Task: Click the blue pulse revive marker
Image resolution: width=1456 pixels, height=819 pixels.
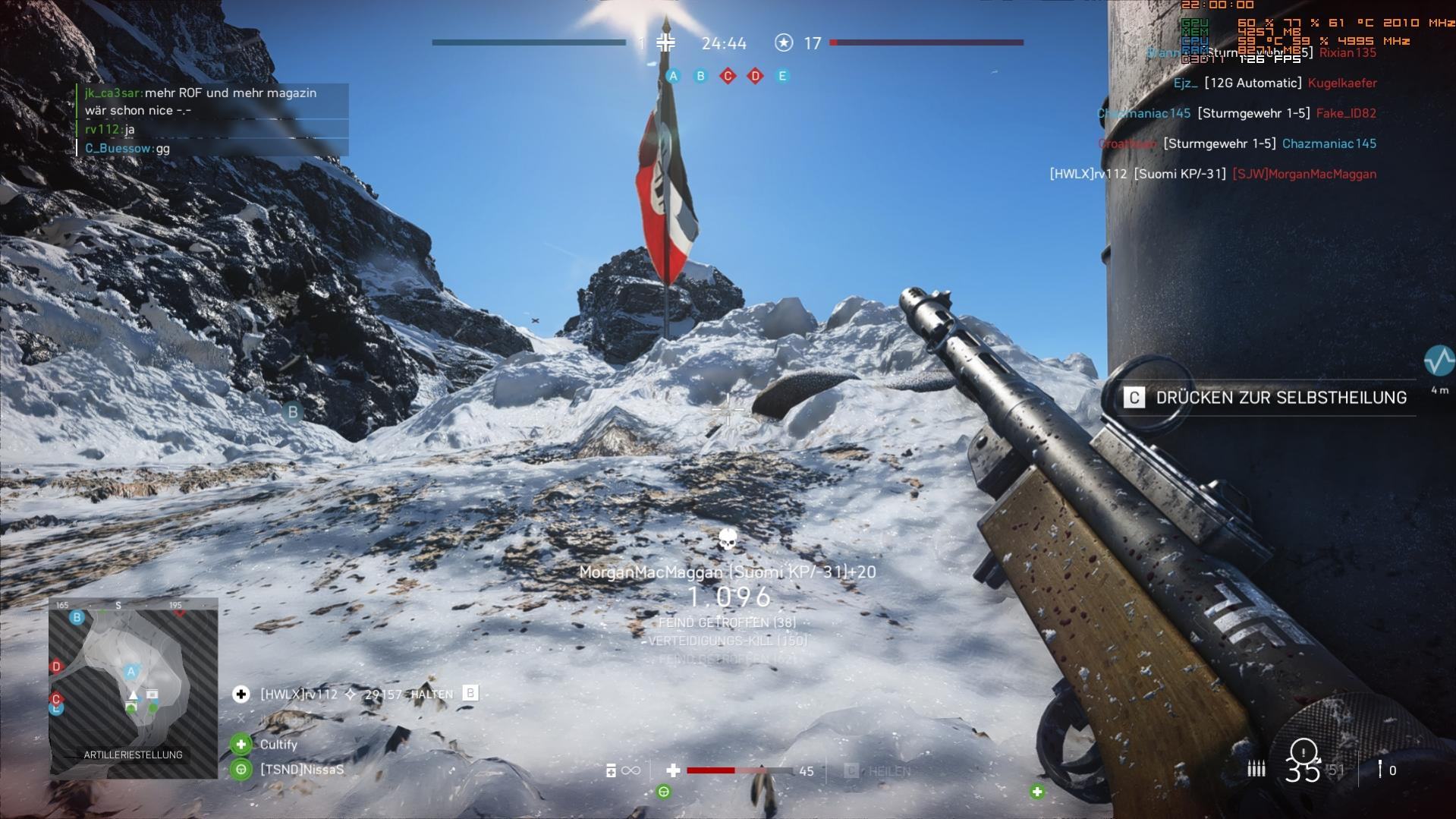Action: pos(1439,361)
